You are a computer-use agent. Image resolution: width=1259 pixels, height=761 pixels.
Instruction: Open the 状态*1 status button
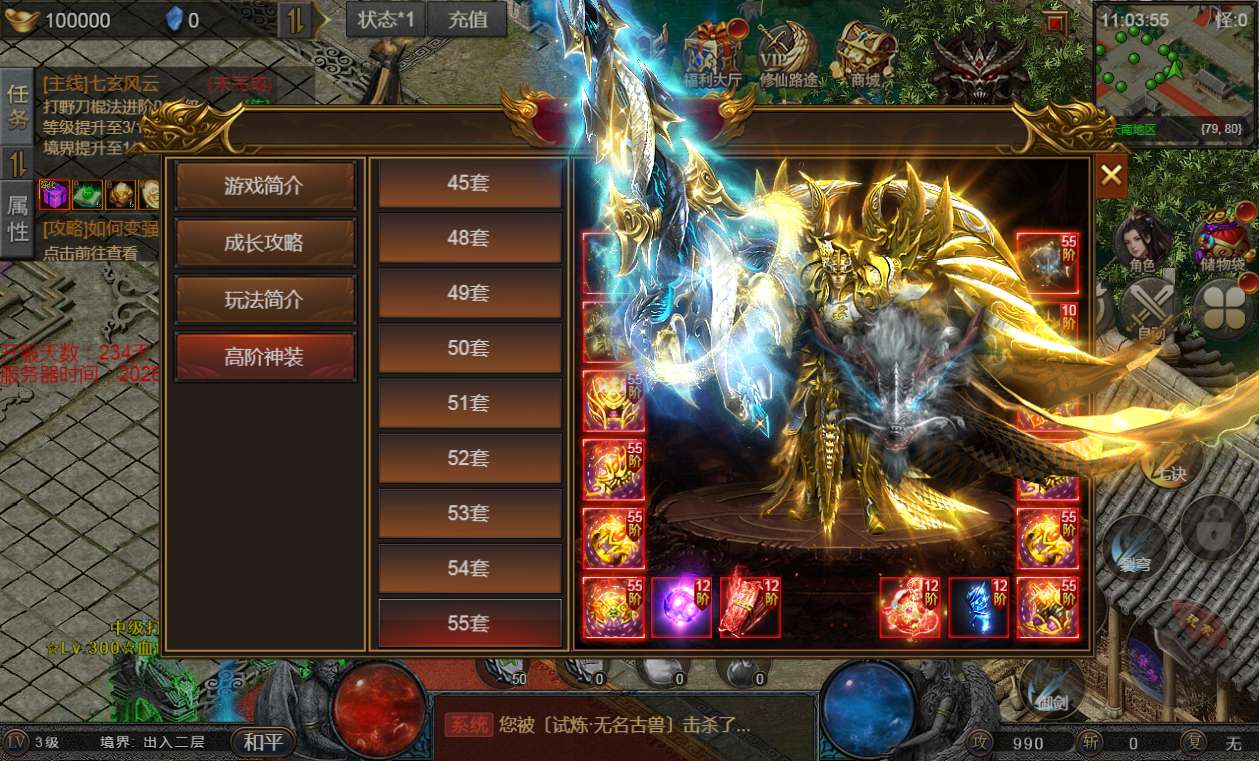pos(386,19)
